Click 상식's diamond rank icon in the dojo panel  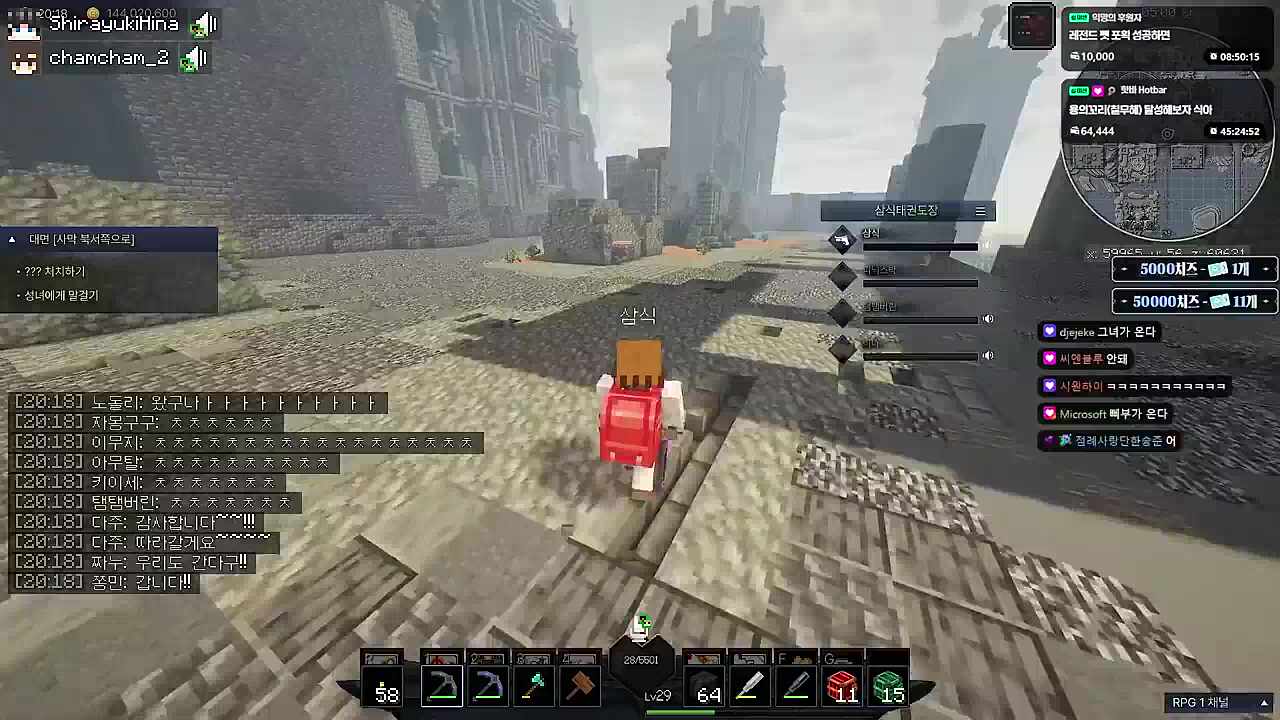click(842, 239)
